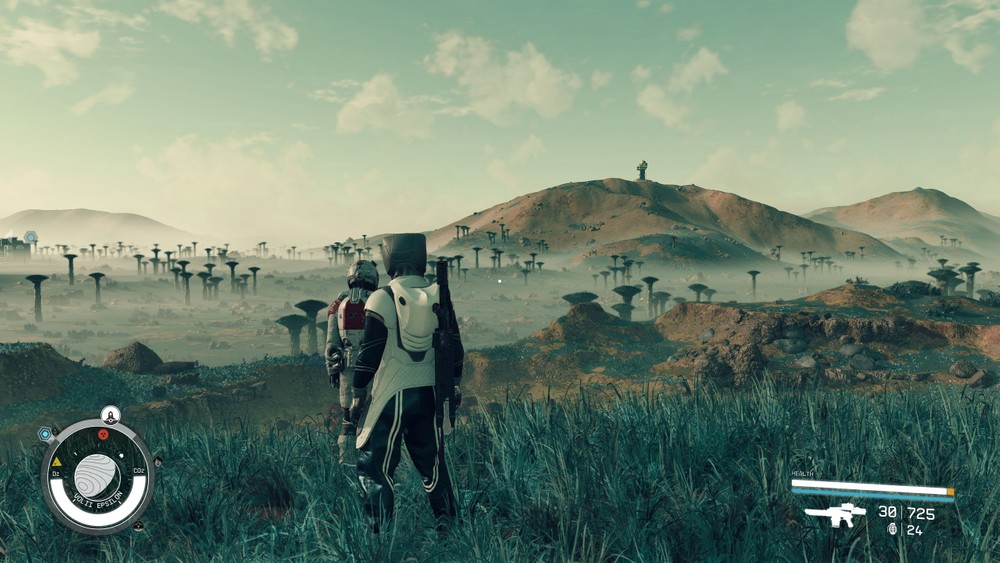The height and width of the screenshot is (563, 1000).
Task: Select the red radiation hazard icon
Action: click(x=103, y=435)
